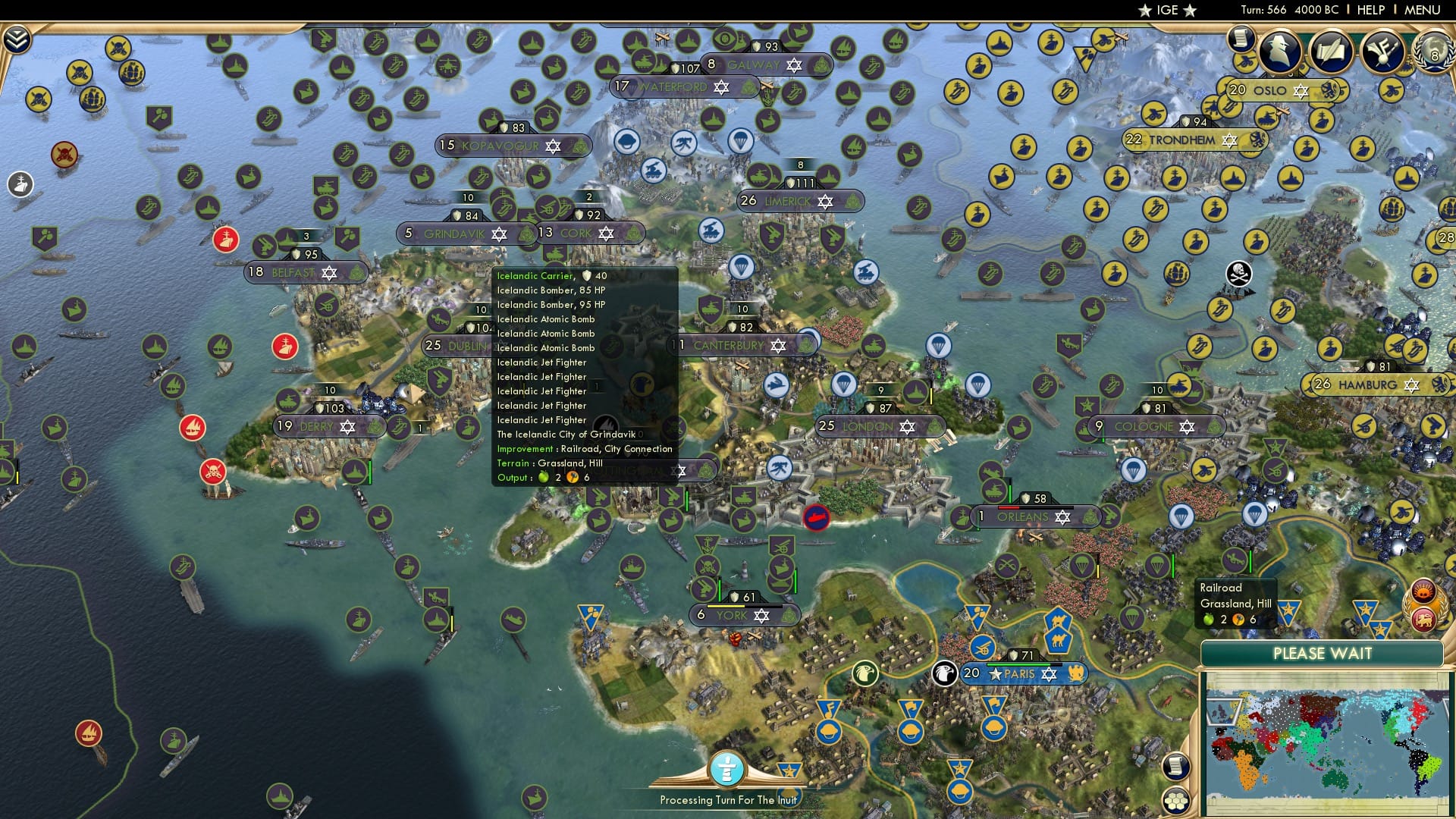Collapse the Grindavik tile tooltip popup
Screen dimensions: 1456x819
coord(584,375)
